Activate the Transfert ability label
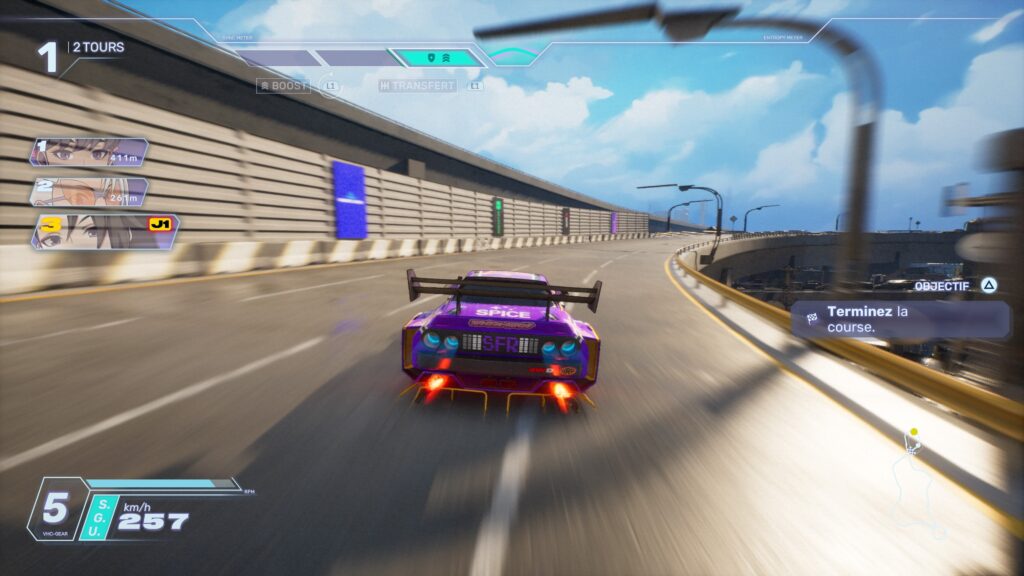The width and height of the screenshot is (1024, 576). [418, 86]
